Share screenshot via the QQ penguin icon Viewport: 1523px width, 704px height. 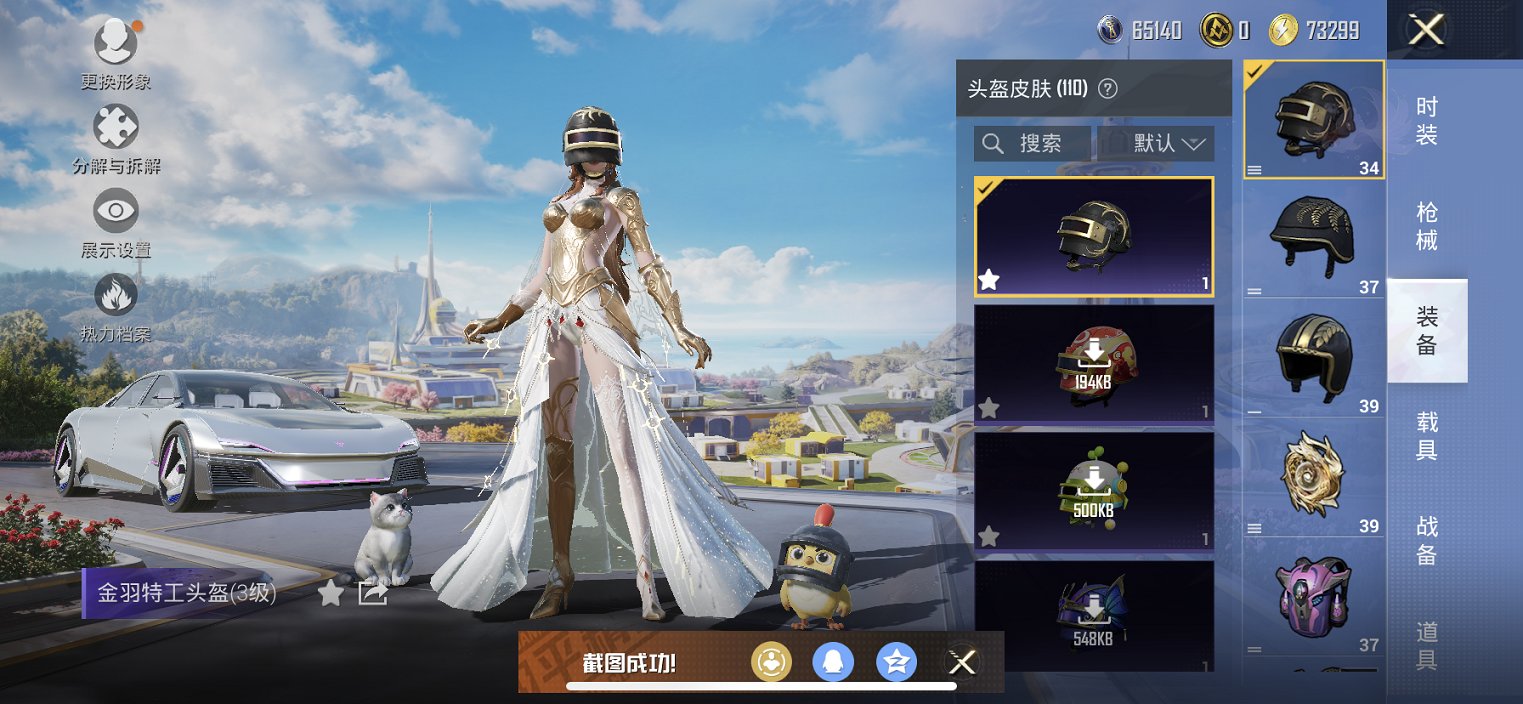click(x=833, y=662)
